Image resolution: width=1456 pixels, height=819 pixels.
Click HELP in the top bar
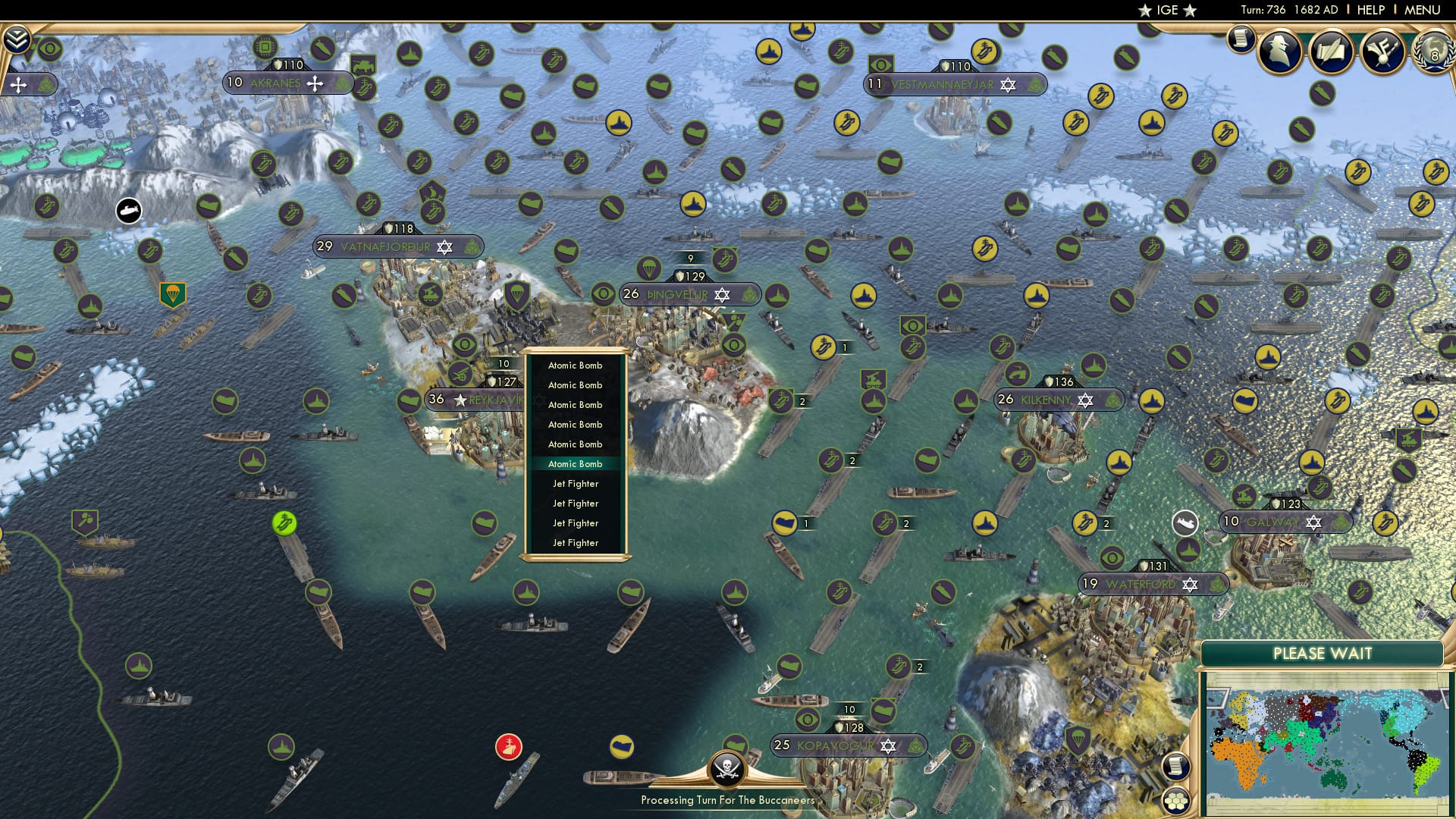click(1373, 10)
